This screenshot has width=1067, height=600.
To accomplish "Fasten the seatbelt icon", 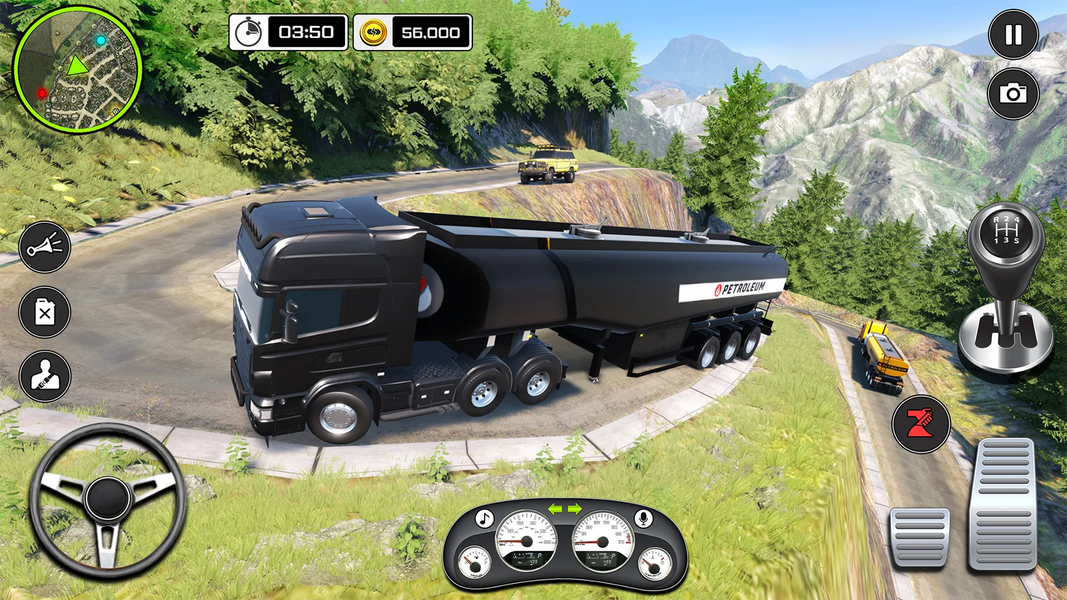I will click(x=45, y=376).
